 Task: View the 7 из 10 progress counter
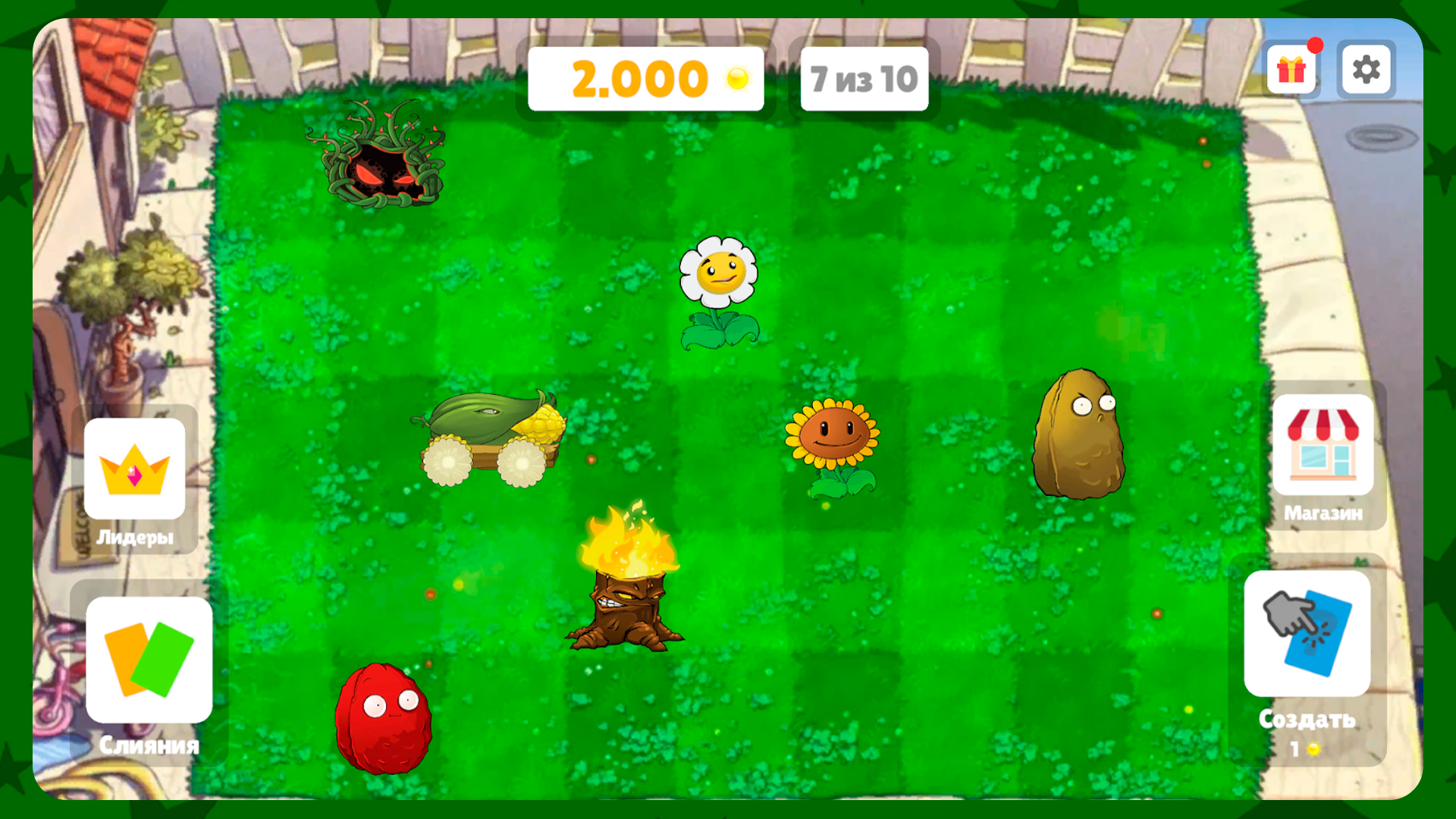864,77
